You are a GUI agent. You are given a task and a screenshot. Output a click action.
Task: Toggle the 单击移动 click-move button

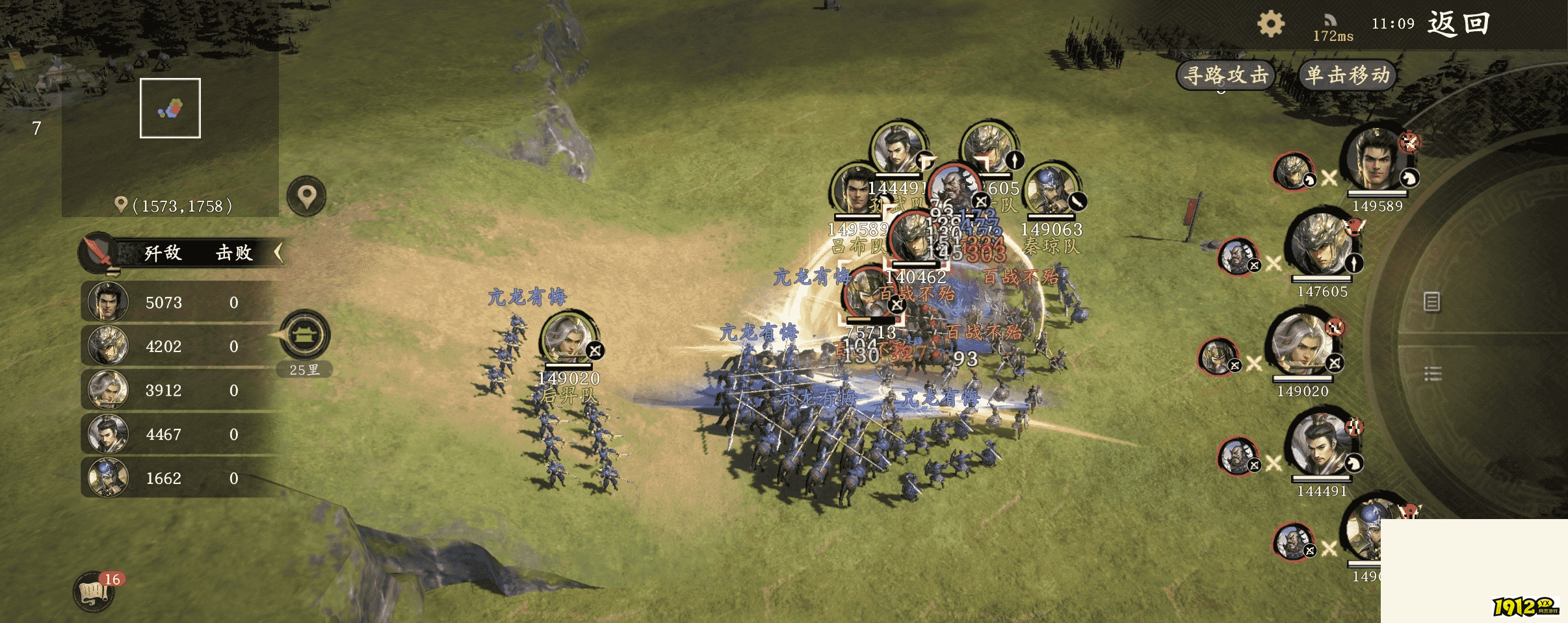[x=1348, y=75]
